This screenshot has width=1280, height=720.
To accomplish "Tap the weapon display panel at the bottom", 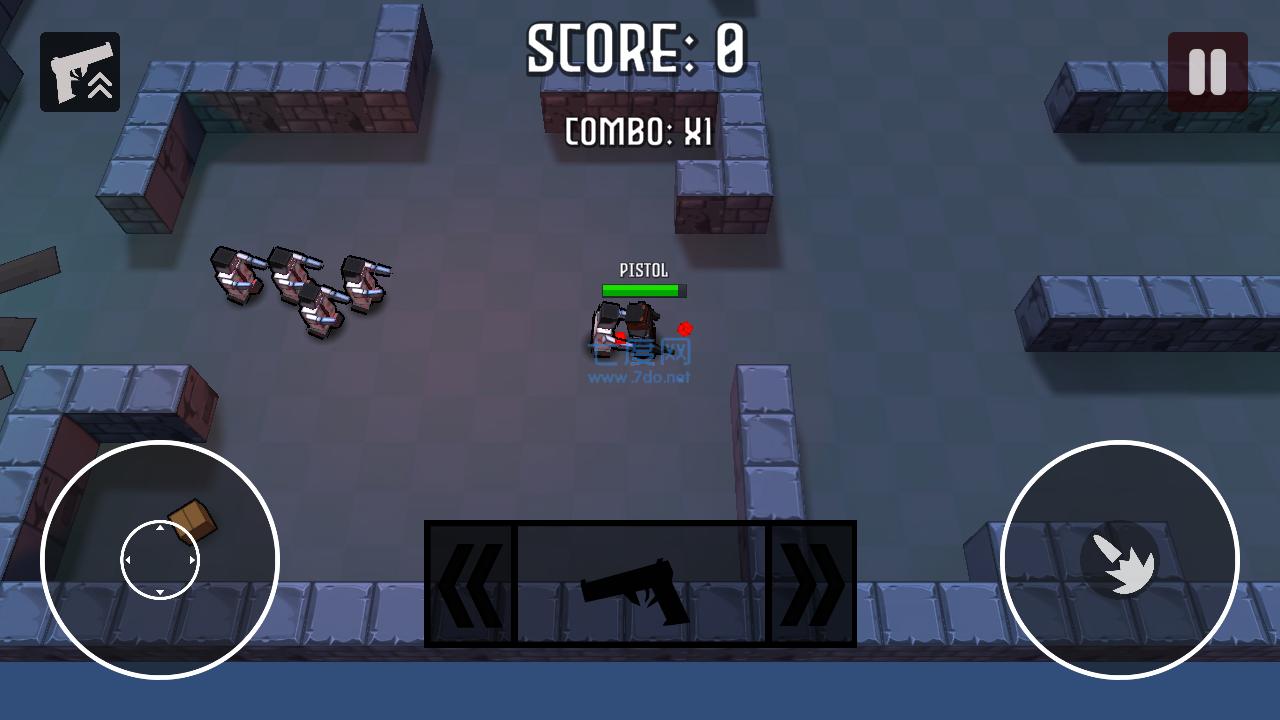I will tap(640, 585).
